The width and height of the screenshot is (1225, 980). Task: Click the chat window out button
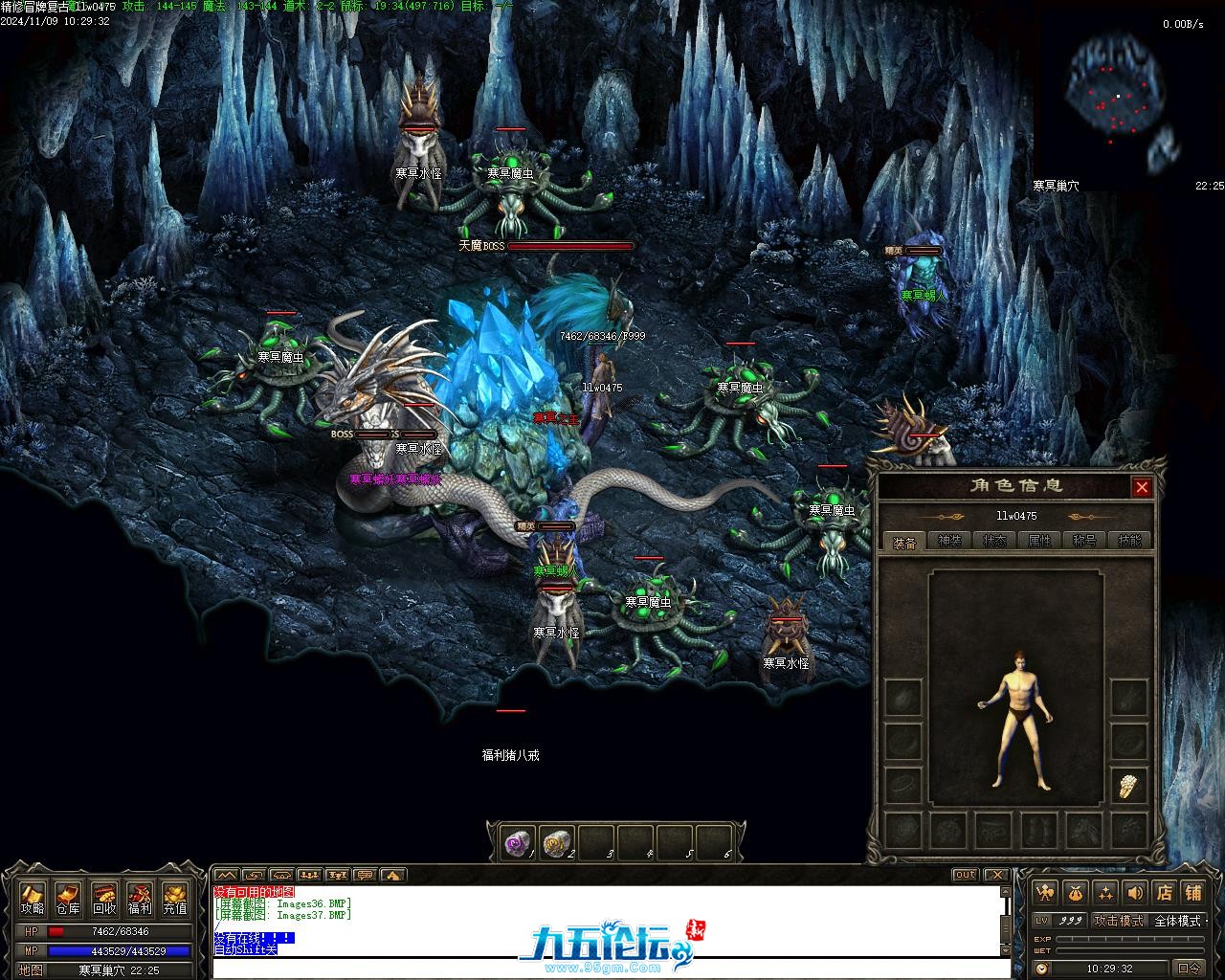coord(965,875)
